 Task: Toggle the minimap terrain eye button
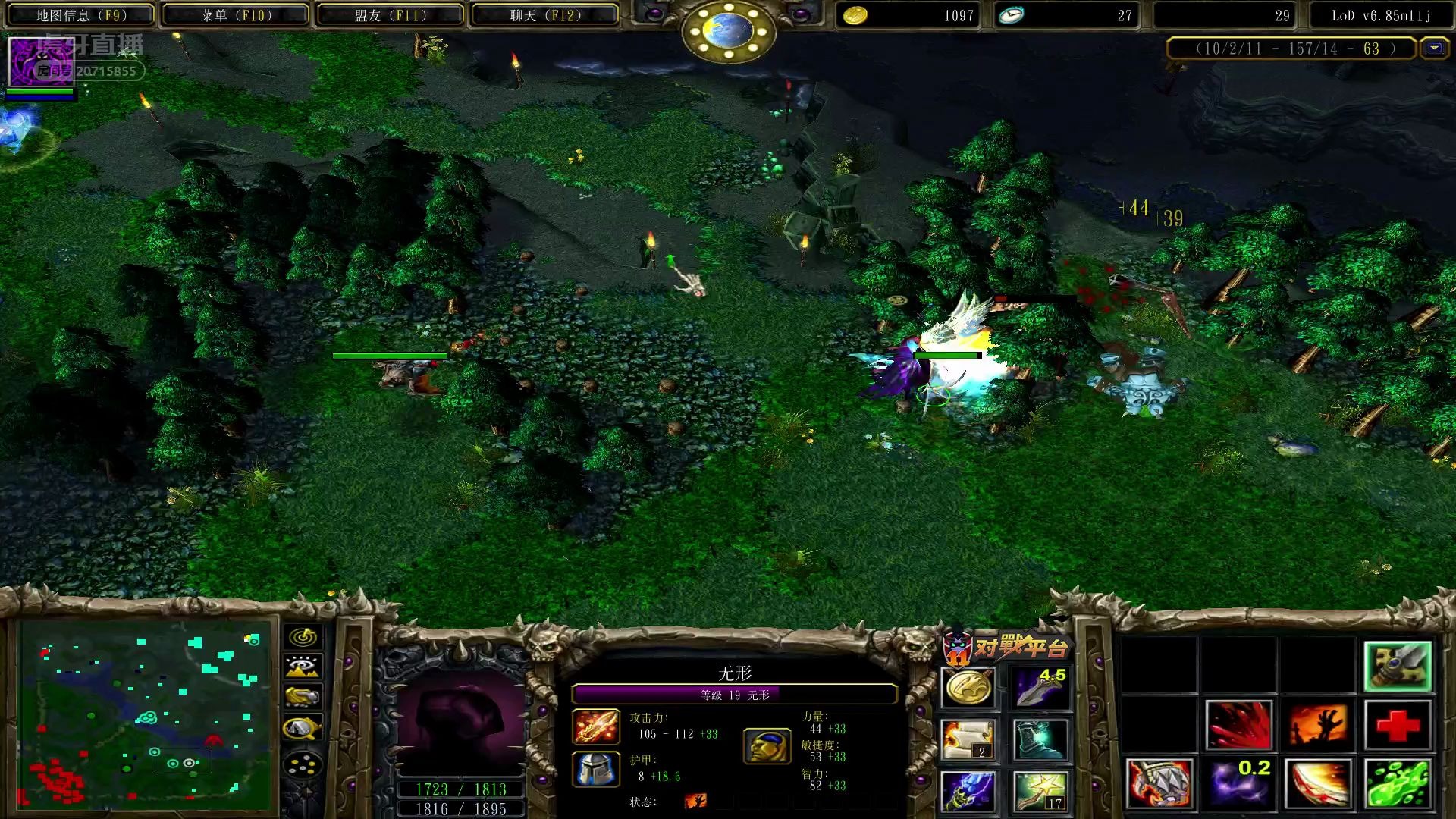pos(303,667)
